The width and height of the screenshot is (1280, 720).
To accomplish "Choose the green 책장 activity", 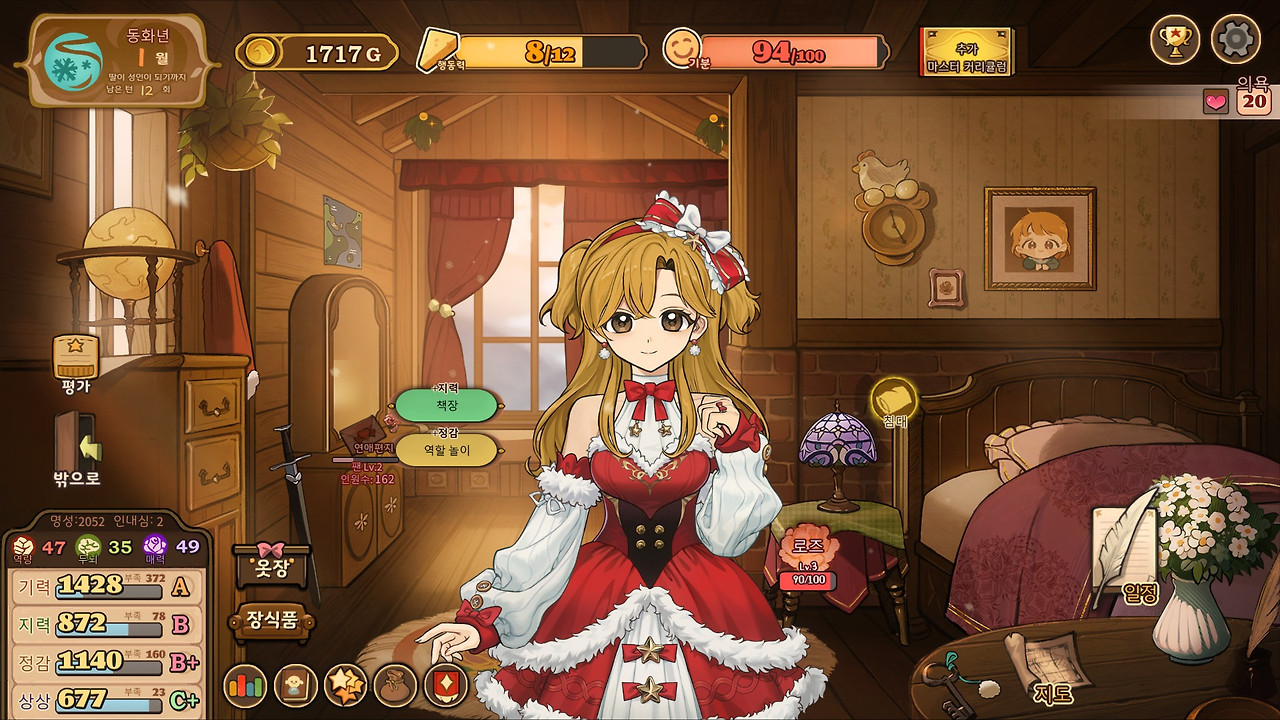I will 446,405.
